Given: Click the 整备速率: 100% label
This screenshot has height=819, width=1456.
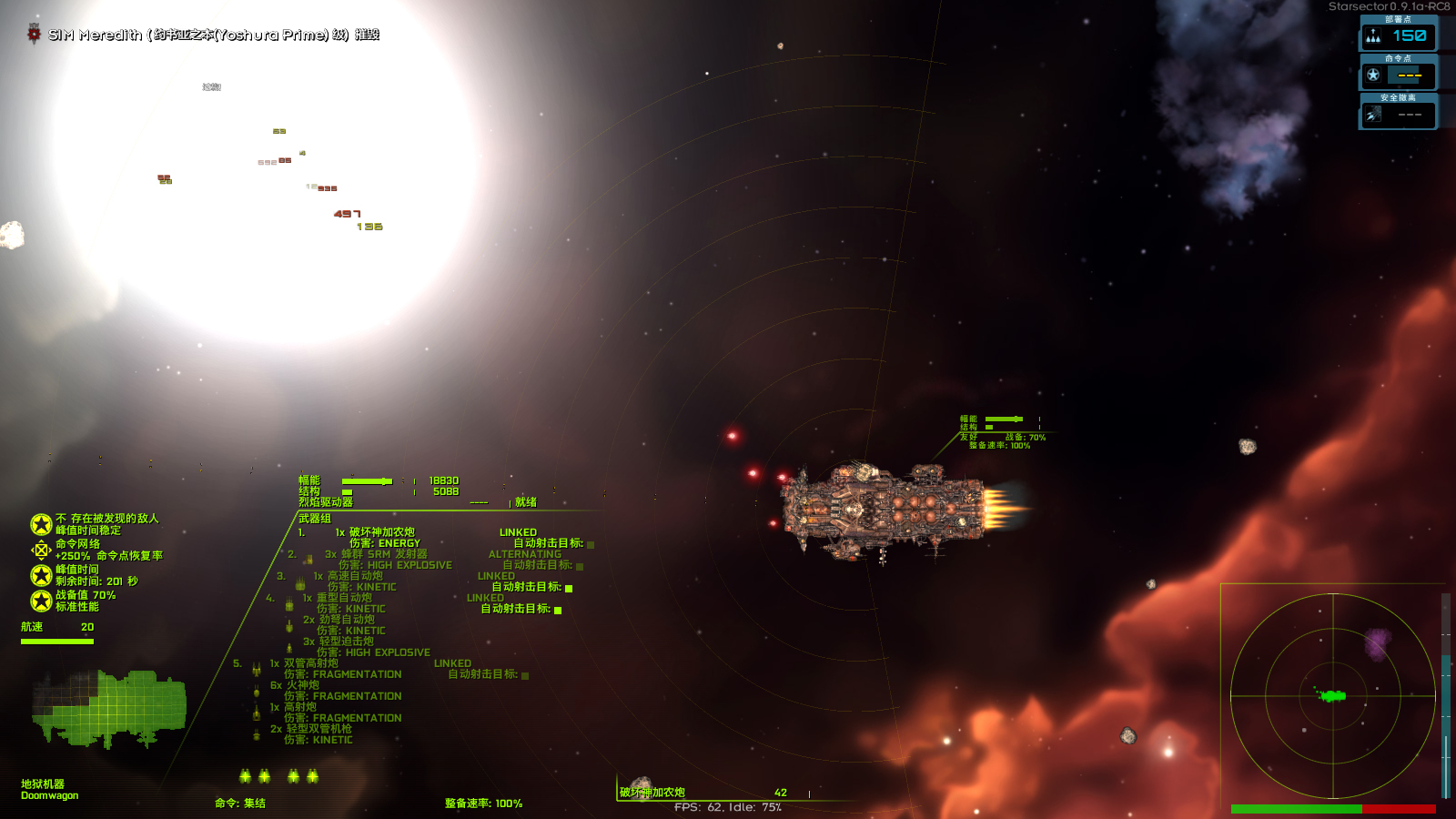Looking at the screenshot, I should click(483, 804).
